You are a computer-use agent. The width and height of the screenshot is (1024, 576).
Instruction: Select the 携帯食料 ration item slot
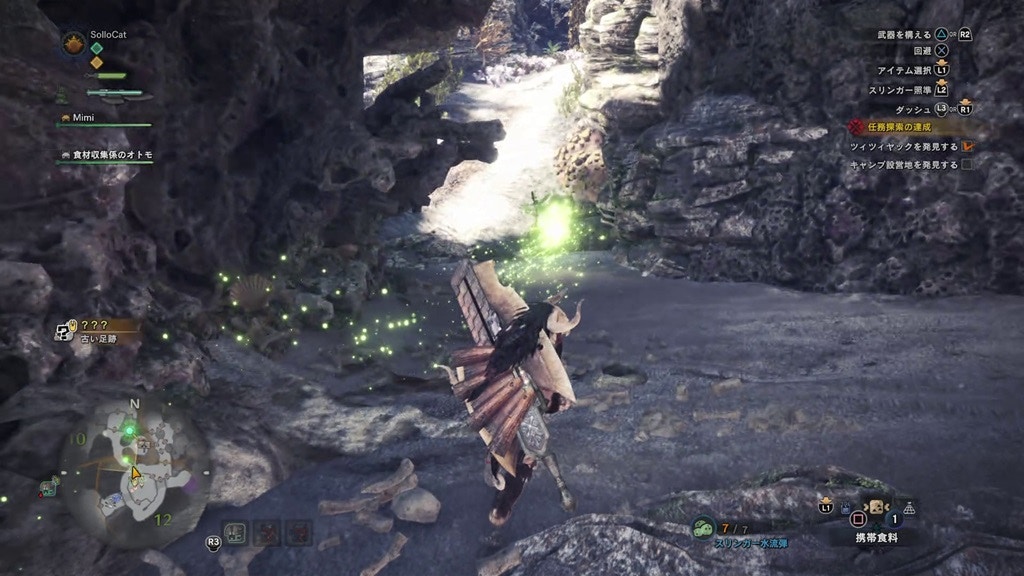875,508
